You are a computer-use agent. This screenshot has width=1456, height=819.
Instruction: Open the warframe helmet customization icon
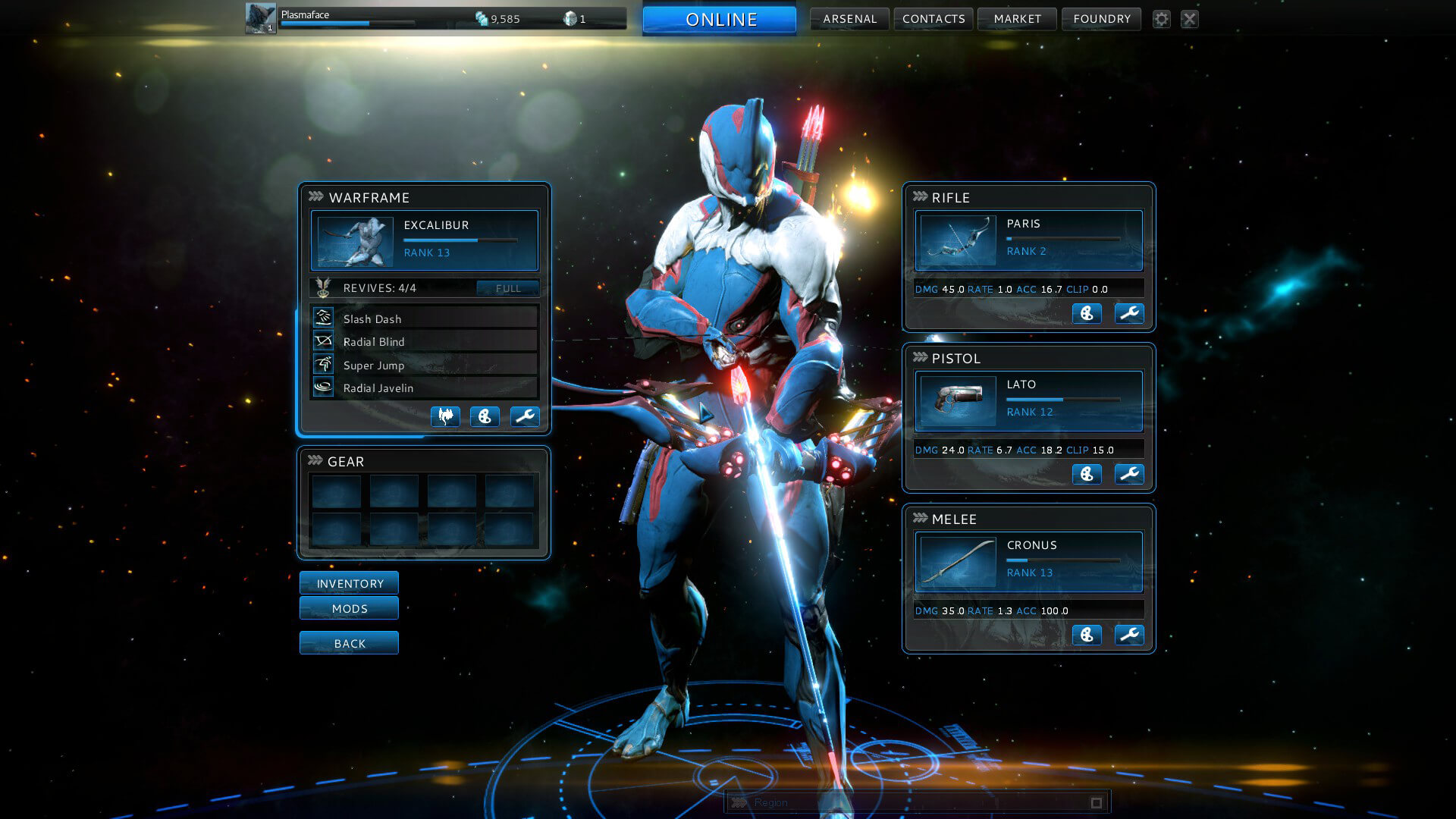(445, 416)
